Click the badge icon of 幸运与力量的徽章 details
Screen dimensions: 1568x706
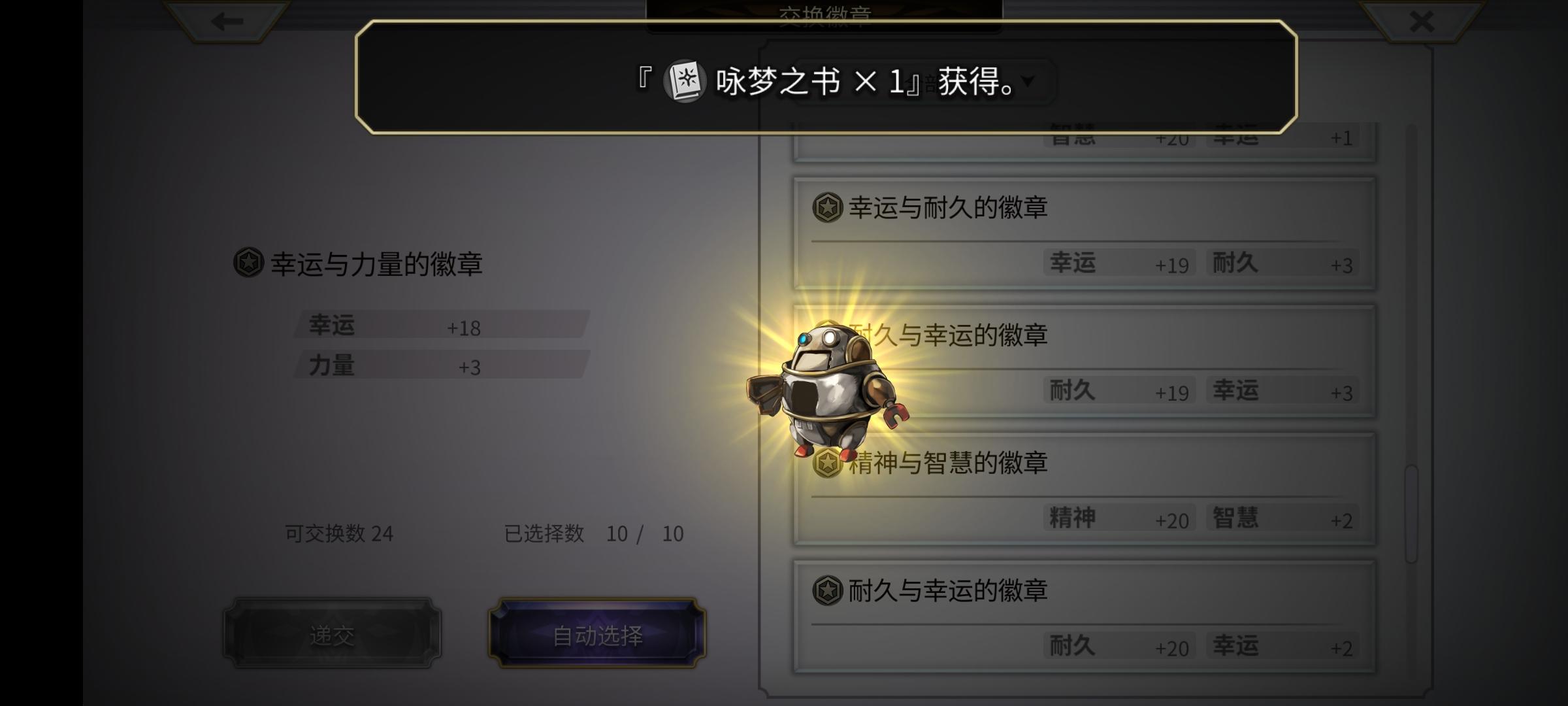click(249, 265)
